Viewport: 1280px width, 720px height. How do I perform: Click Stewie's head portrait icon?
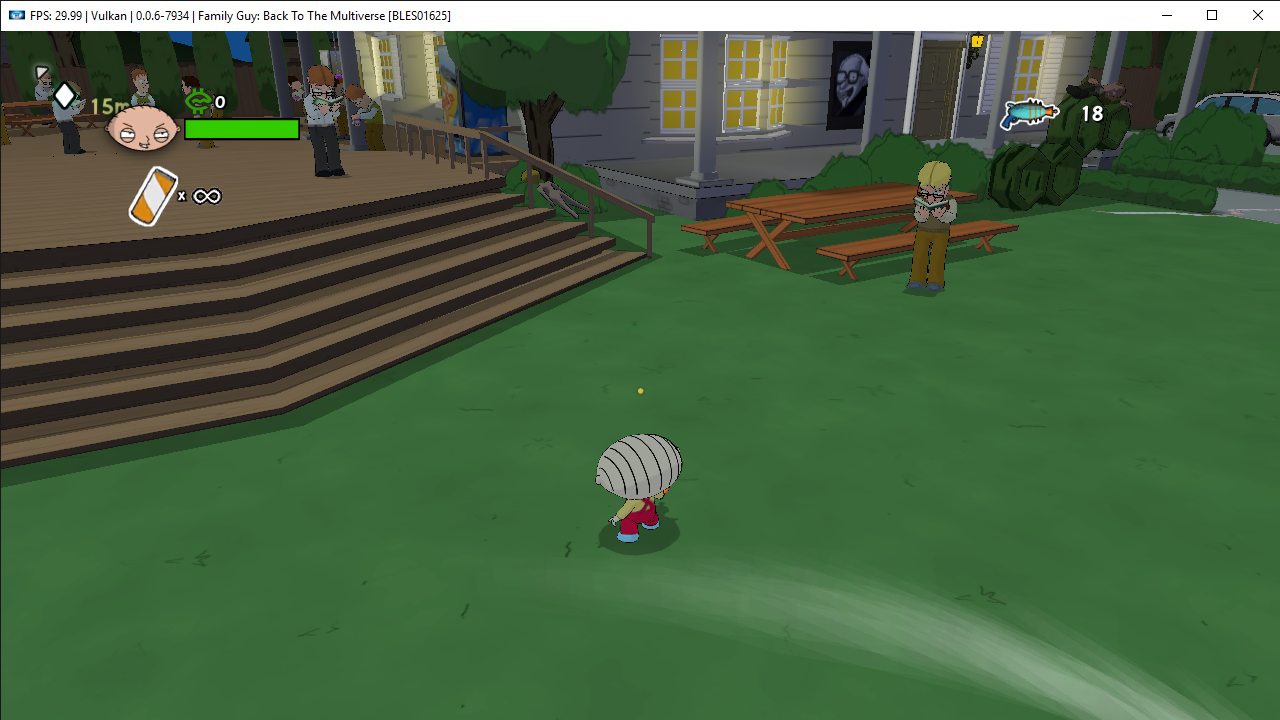click(143, 128)
